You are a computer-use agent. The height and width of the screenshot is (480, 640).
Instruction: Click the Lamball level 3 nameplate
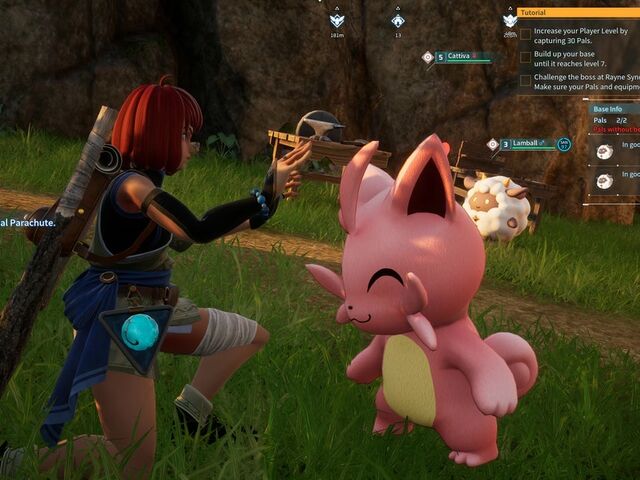click(x=524, y=144)
